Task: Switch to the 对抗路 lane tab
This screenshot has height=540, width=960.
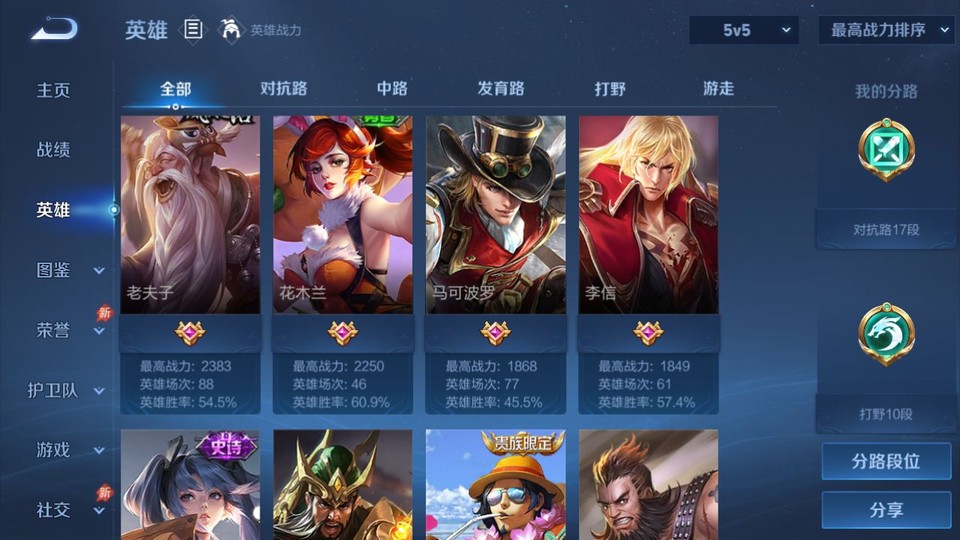Action: coord(283,88)
